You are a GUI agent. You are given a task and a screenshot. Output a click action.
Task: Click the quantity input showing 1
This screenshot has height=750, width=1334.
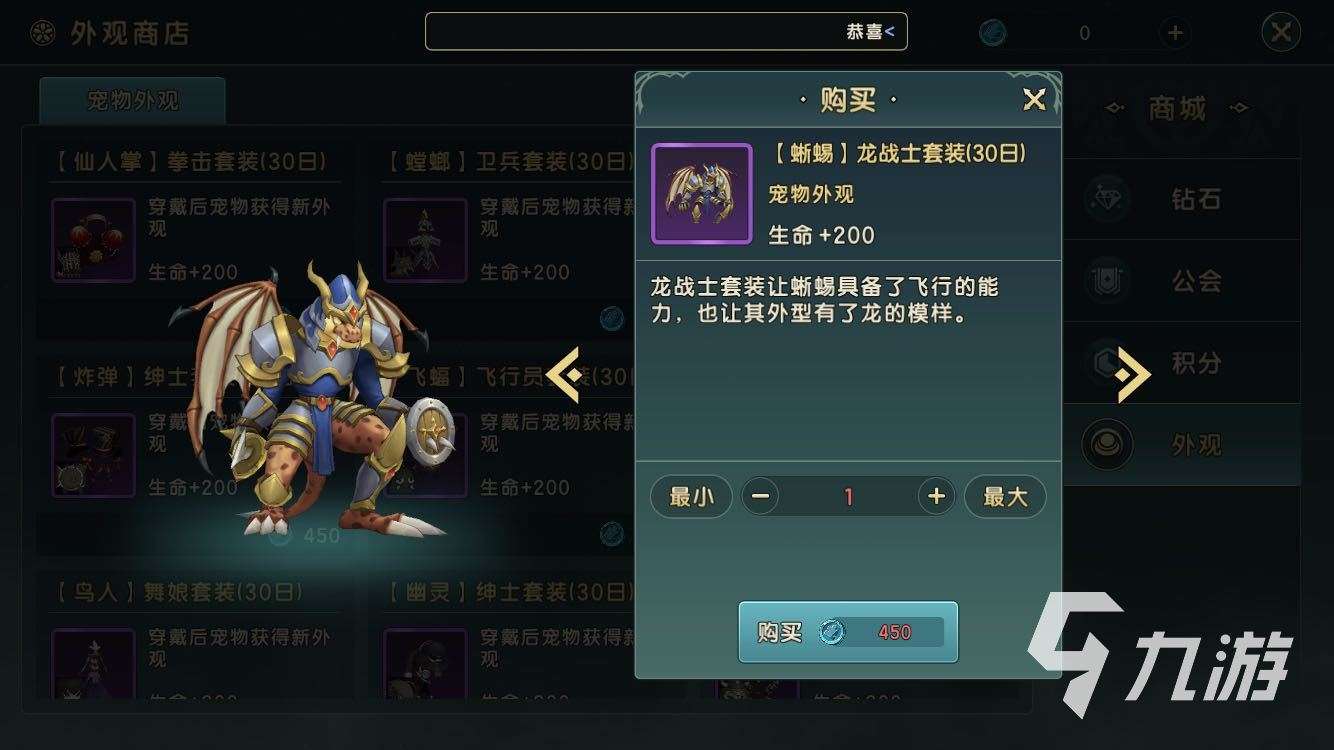click(847, 496)
